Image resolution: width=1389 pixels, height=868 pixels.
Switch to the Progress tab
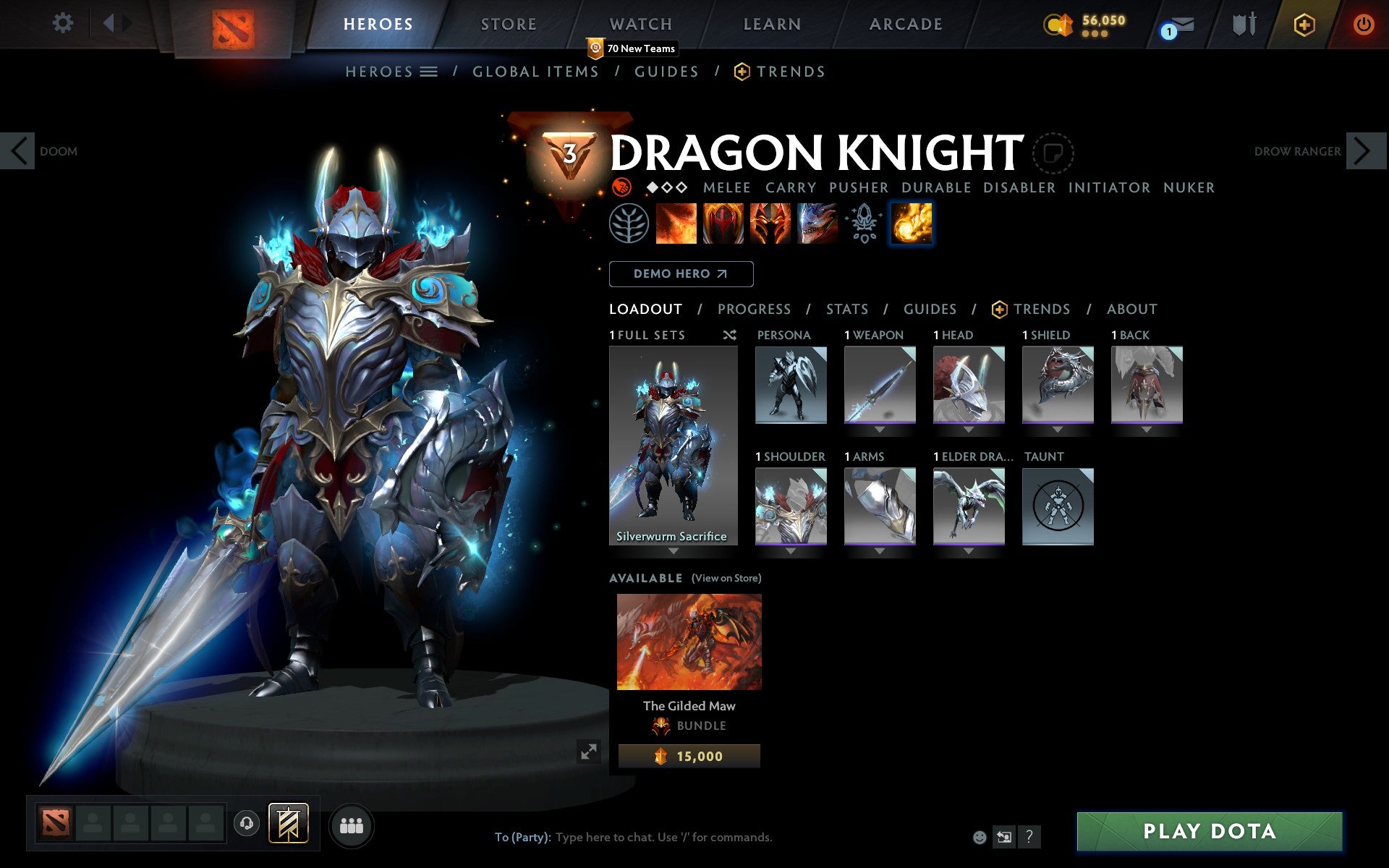pos(754,309)
